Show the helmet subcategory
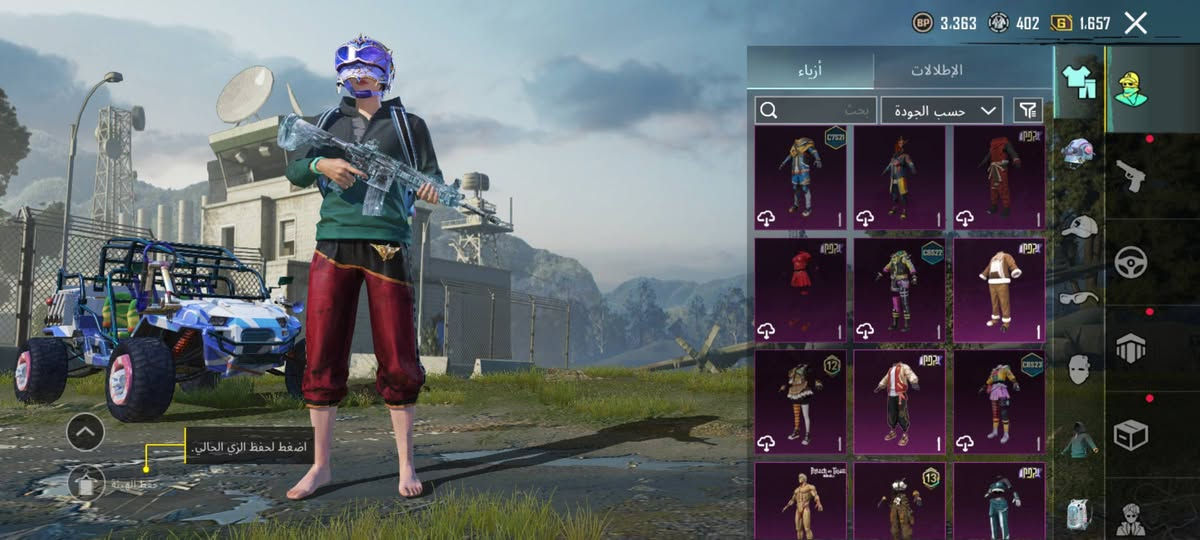 [1078, 152]
